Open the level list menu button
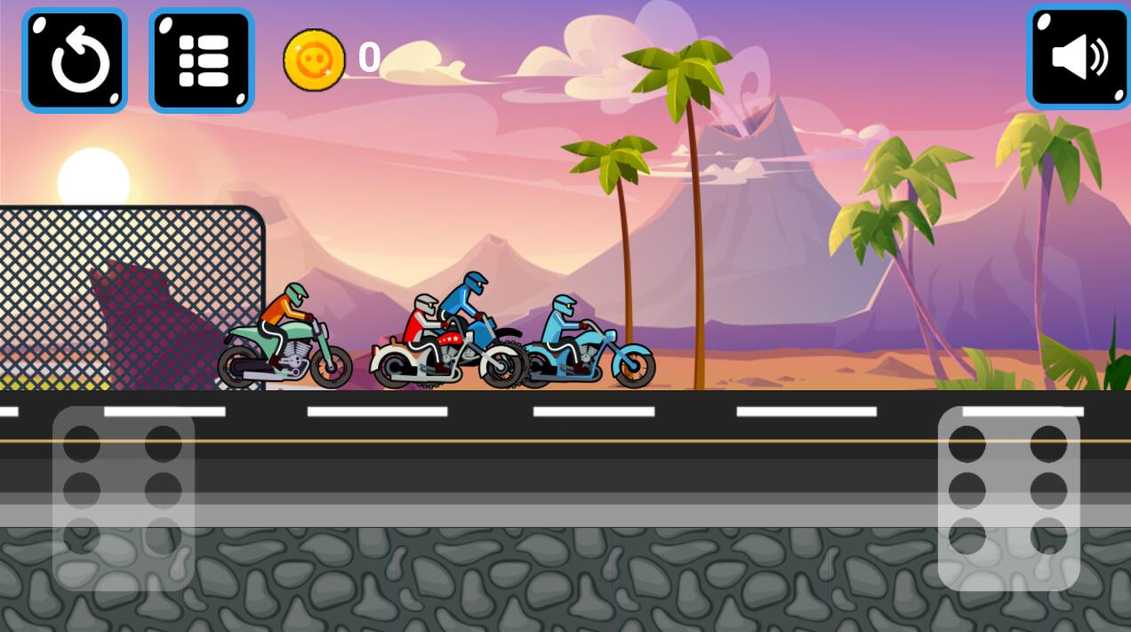This screenshot has height=632, width=1131. pyautogui.click(x=202, y=60)
